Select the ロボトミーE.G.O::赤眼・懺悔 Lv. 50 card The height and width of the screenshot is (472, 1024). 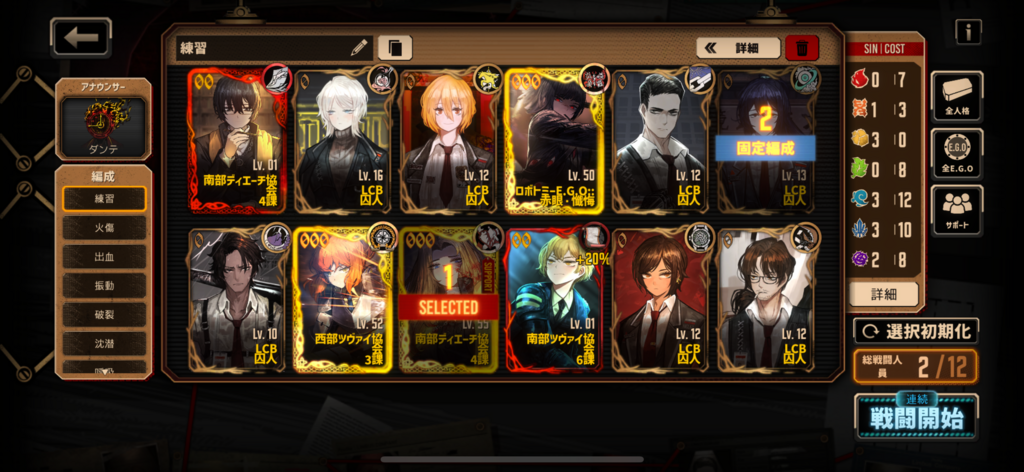click(556, 141)
